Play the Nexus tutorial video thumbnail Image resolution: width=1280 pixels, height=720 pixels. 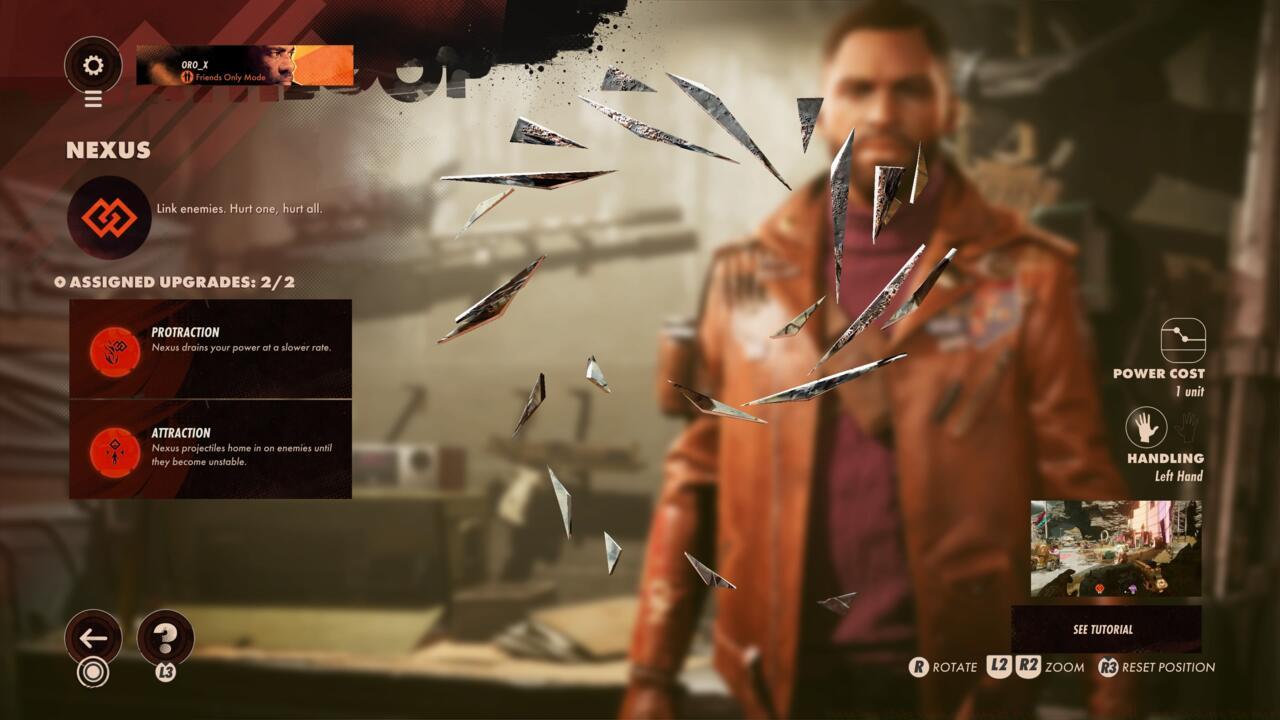pyautogui.click(x=1116, y=548)
